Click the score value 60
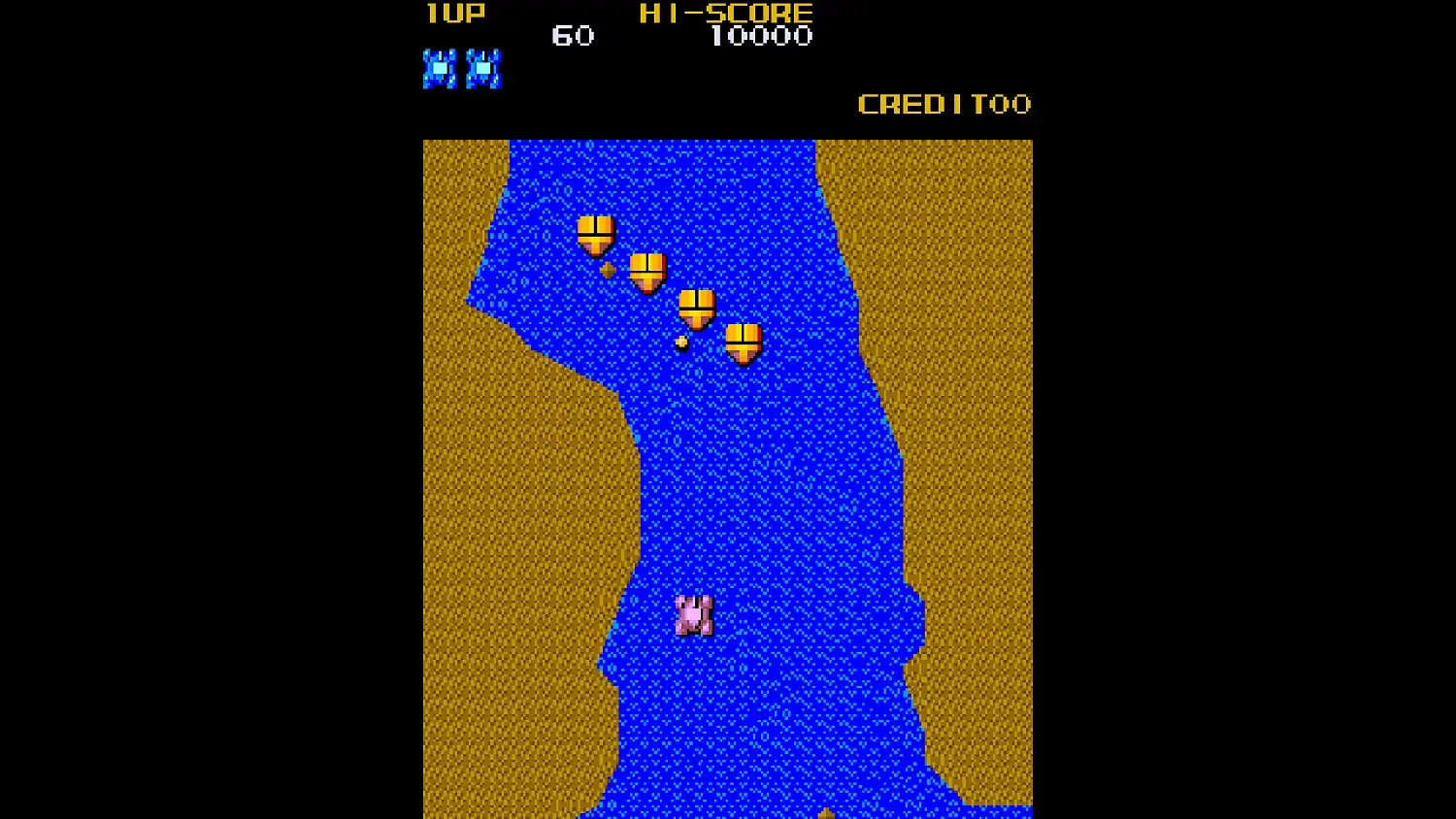This screenshot has height=819, width=1456. click(573, 37)
